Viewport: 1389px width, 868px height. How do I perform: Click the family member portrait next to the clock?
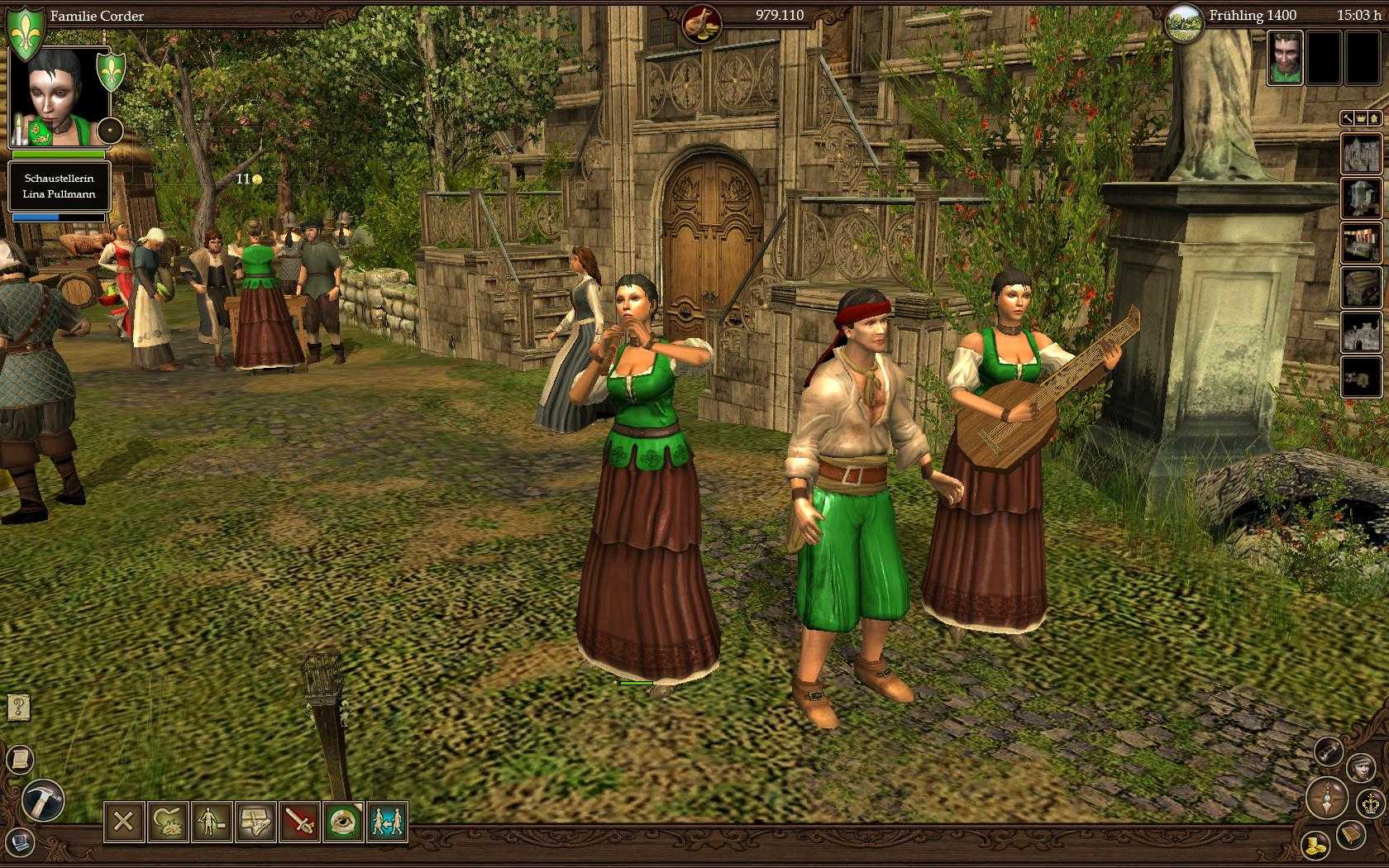pyautogui.click(x=1284, y=58)
